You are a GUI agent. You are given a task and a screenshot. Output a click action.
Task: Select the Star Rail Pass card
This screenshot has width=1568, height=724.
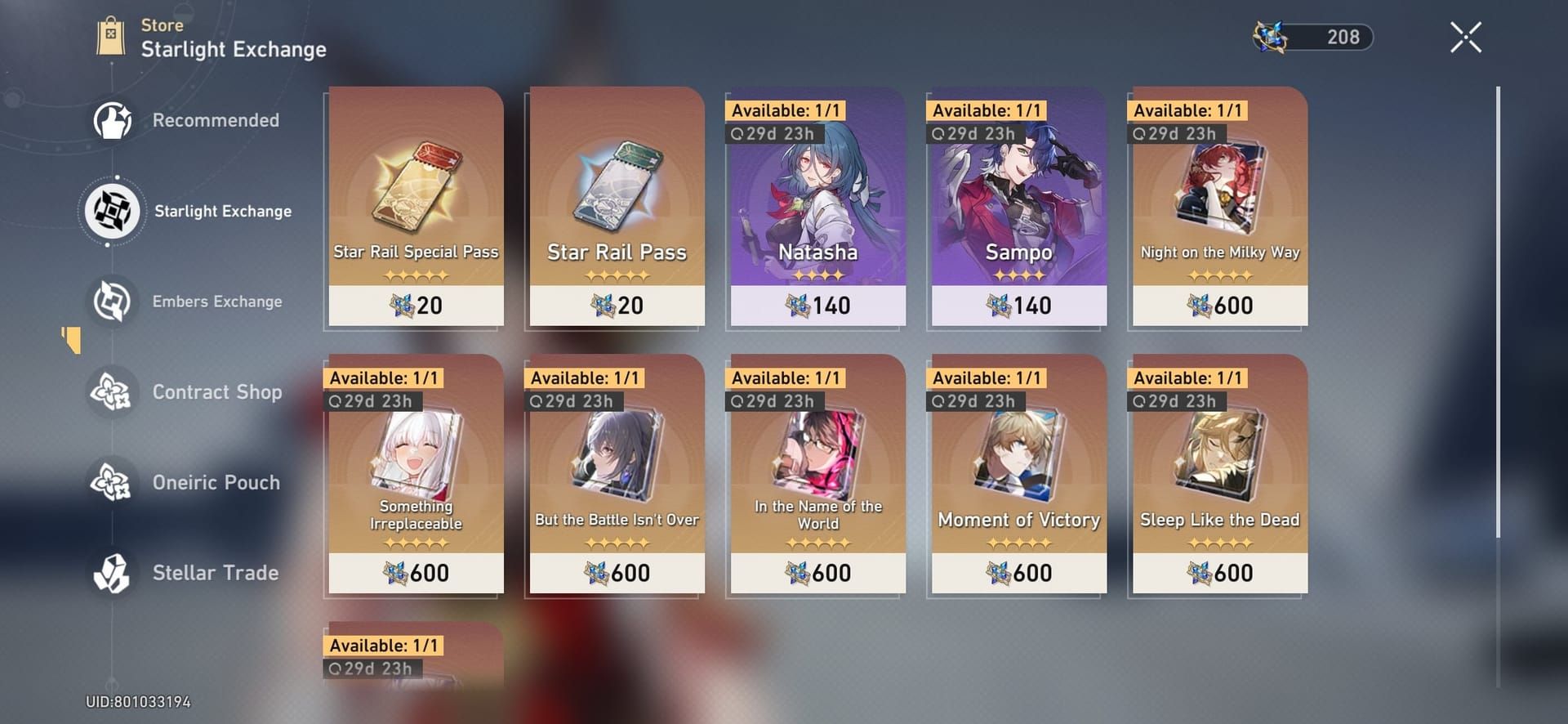tap(616, 204)
